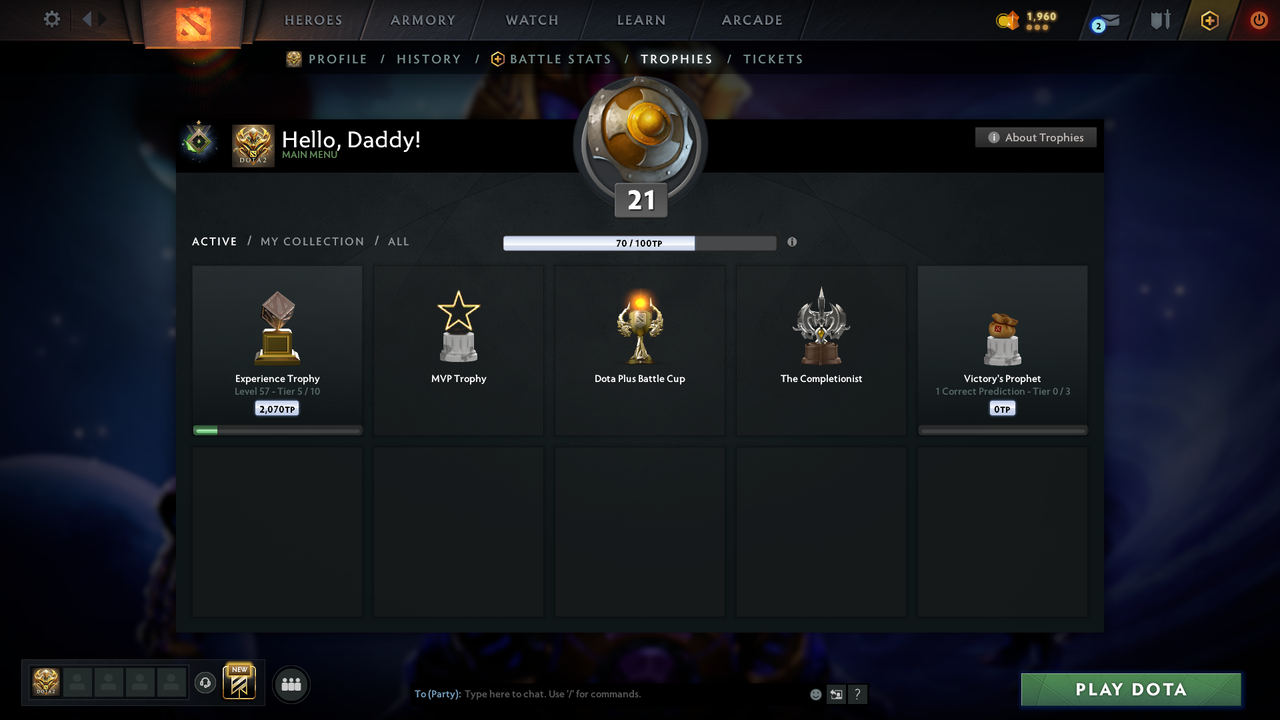Open the WATCH menu

531,20
